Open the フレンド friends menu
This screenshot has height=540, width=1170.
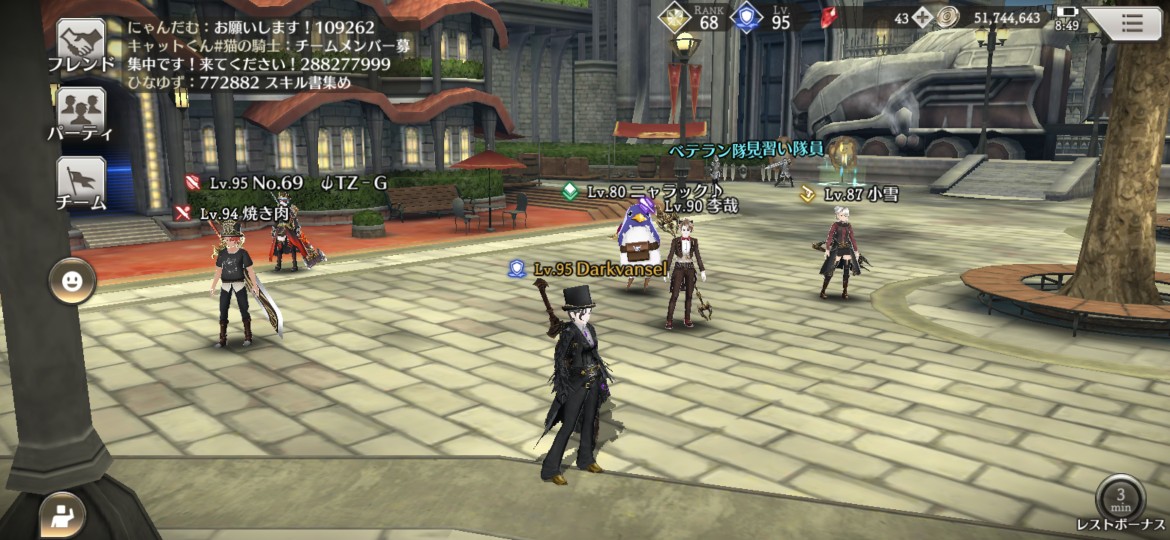(80, 44)
